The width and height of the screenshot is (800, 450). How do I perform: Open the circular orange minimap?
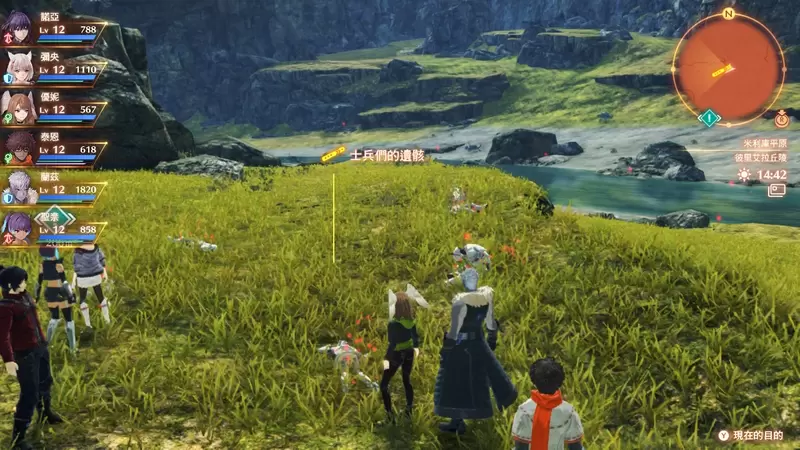[728, 68]
